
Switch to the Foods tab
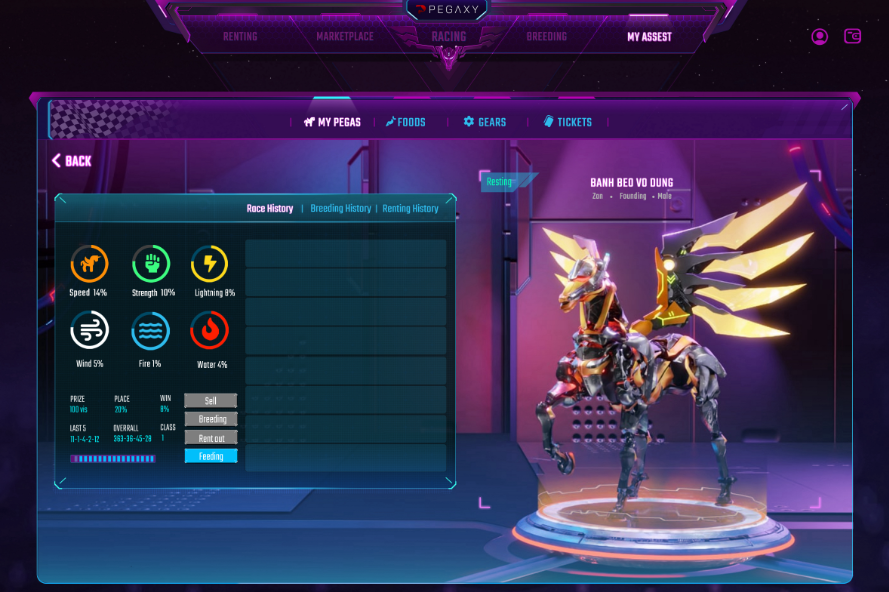(406, 122)
